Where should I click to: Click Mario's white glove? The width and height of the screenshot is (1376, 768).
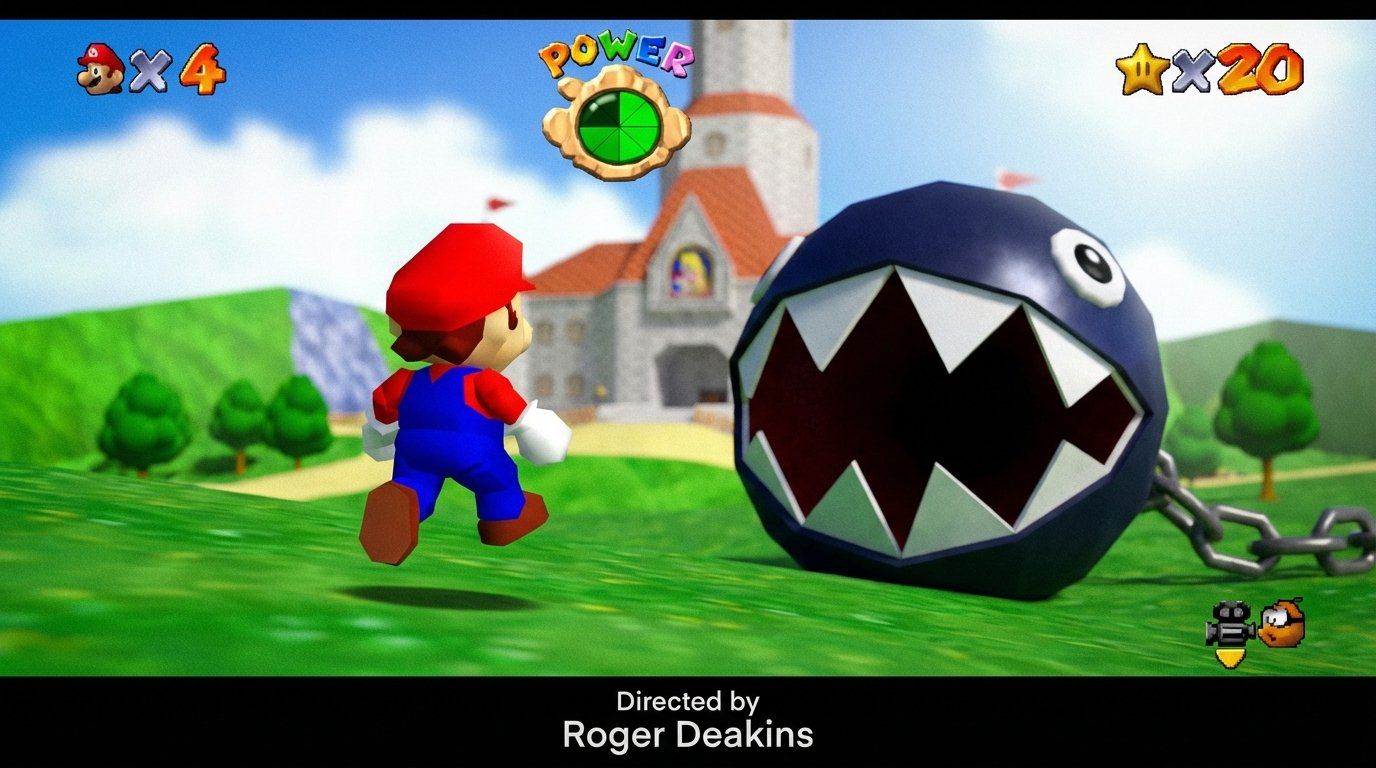coord(540,428)
